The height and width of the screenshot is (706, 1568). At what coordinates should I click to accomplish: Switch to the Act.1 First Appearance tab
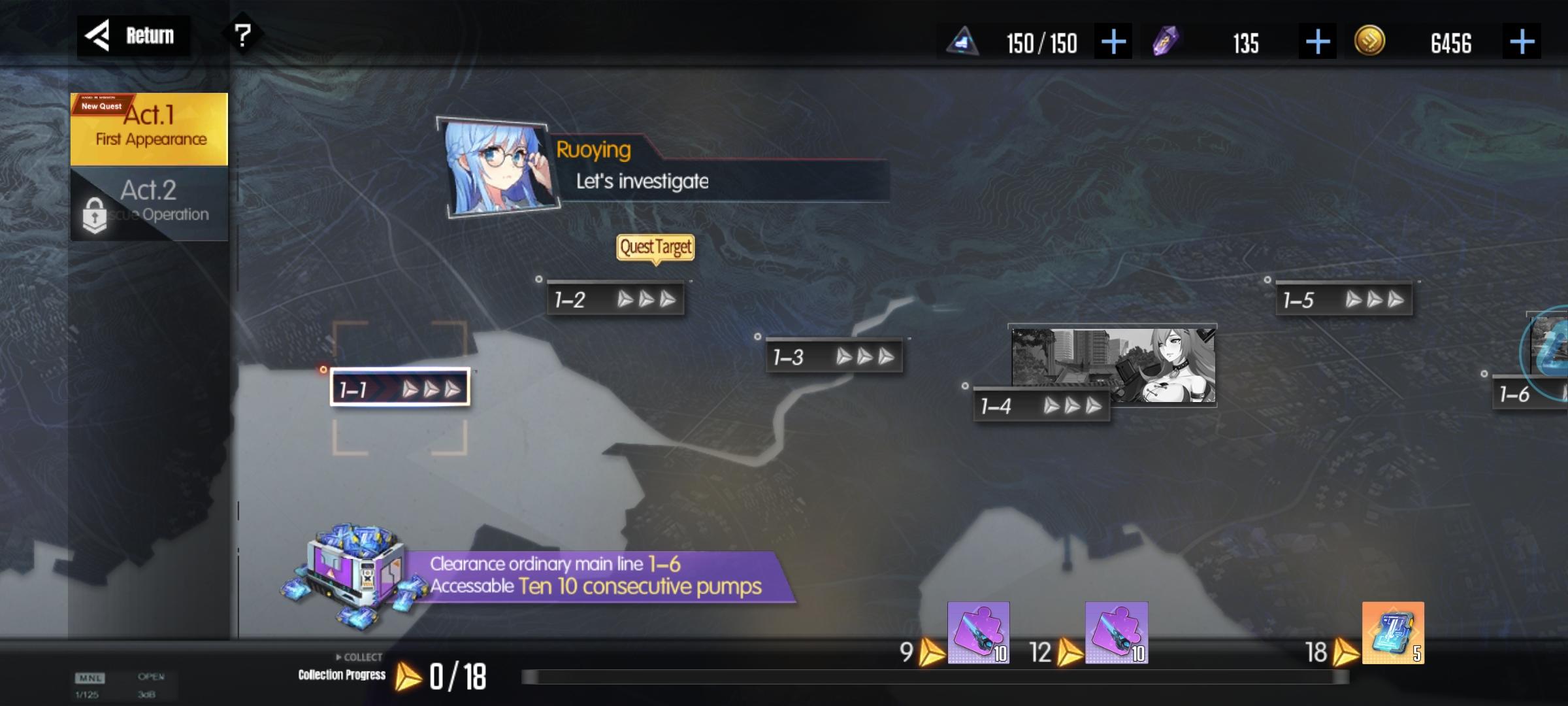tap(149, 127)
